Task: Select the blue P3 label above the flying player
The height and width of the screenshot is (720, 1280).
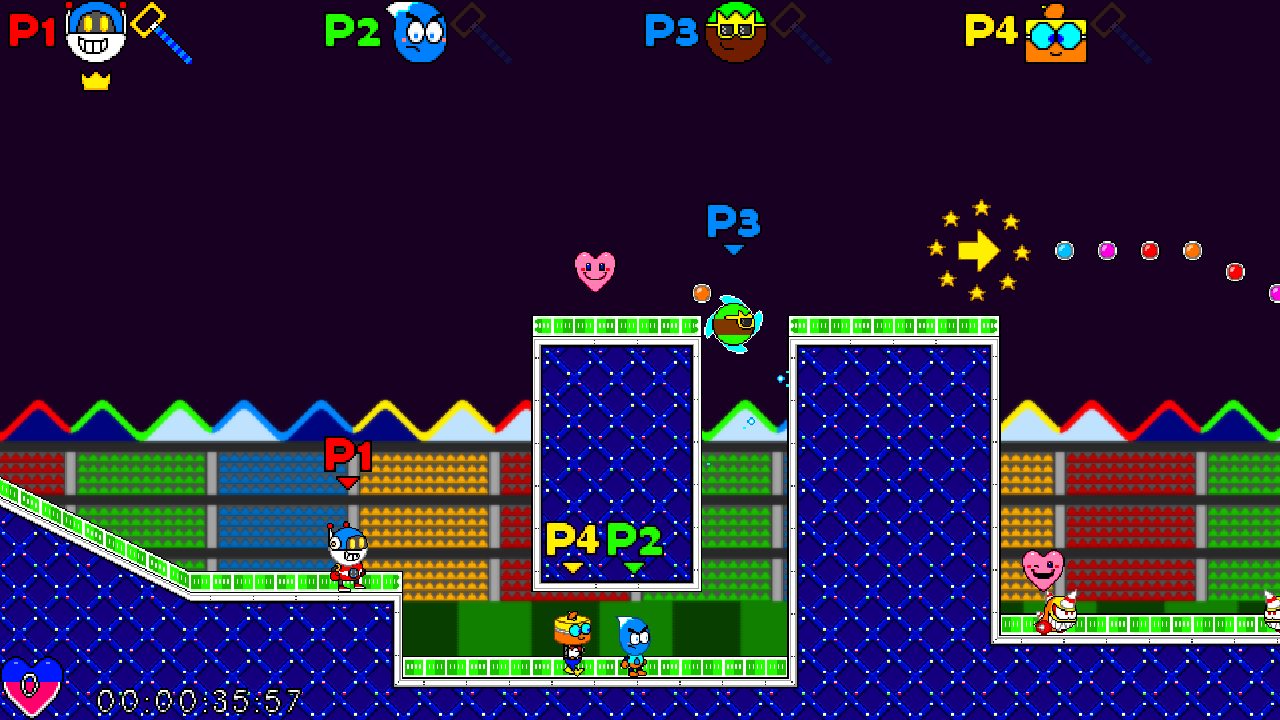Action: 732,220
